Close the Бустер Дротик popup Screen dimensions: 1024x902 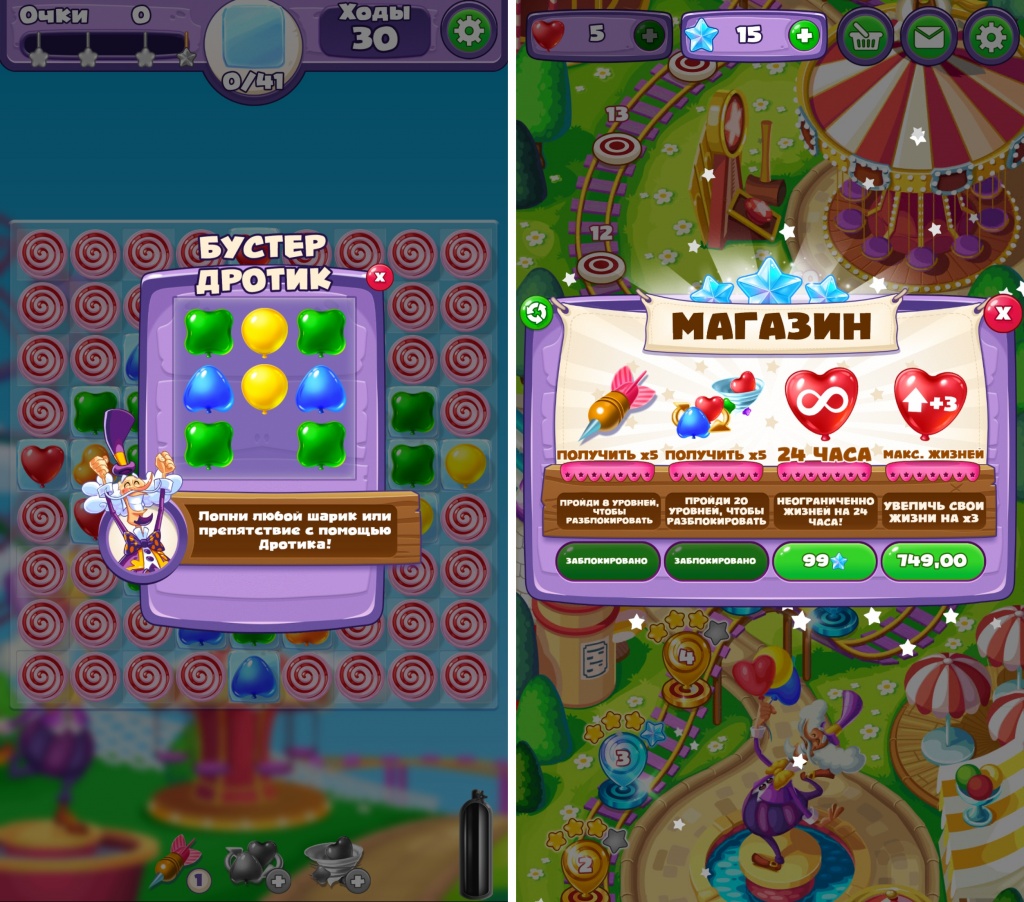point(379,277)
